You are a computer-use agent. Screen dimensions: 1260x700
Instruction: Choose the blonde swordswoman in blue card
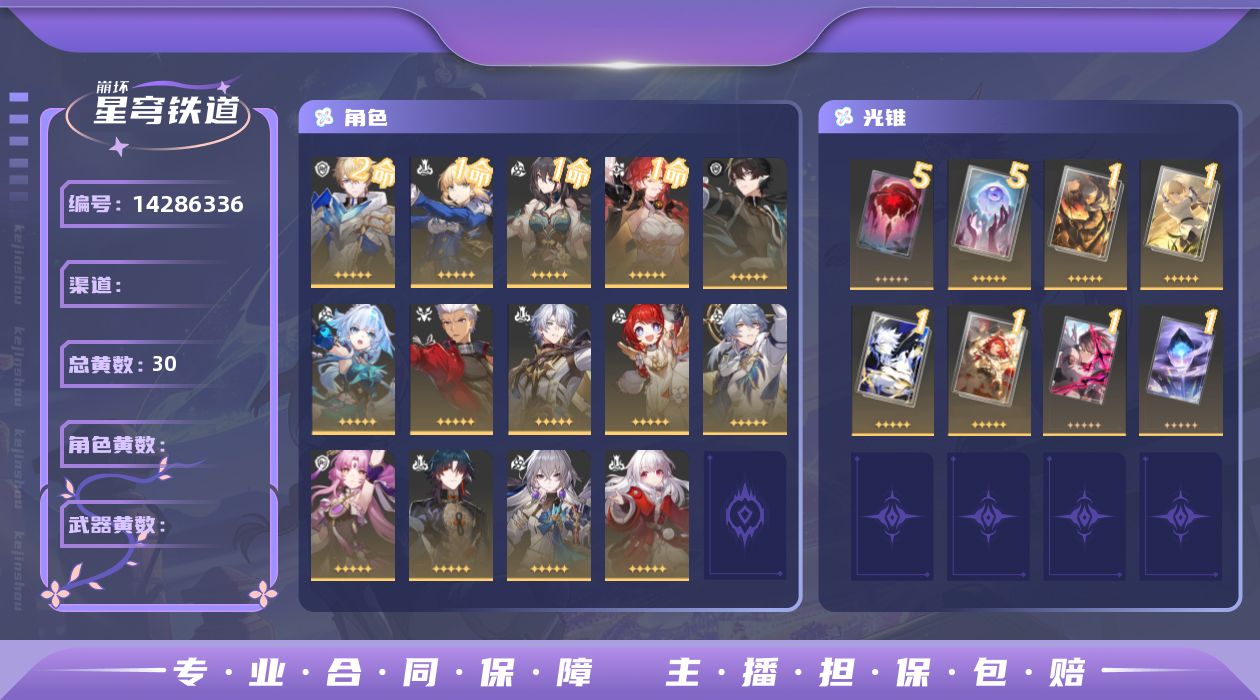tap(451, 222)
